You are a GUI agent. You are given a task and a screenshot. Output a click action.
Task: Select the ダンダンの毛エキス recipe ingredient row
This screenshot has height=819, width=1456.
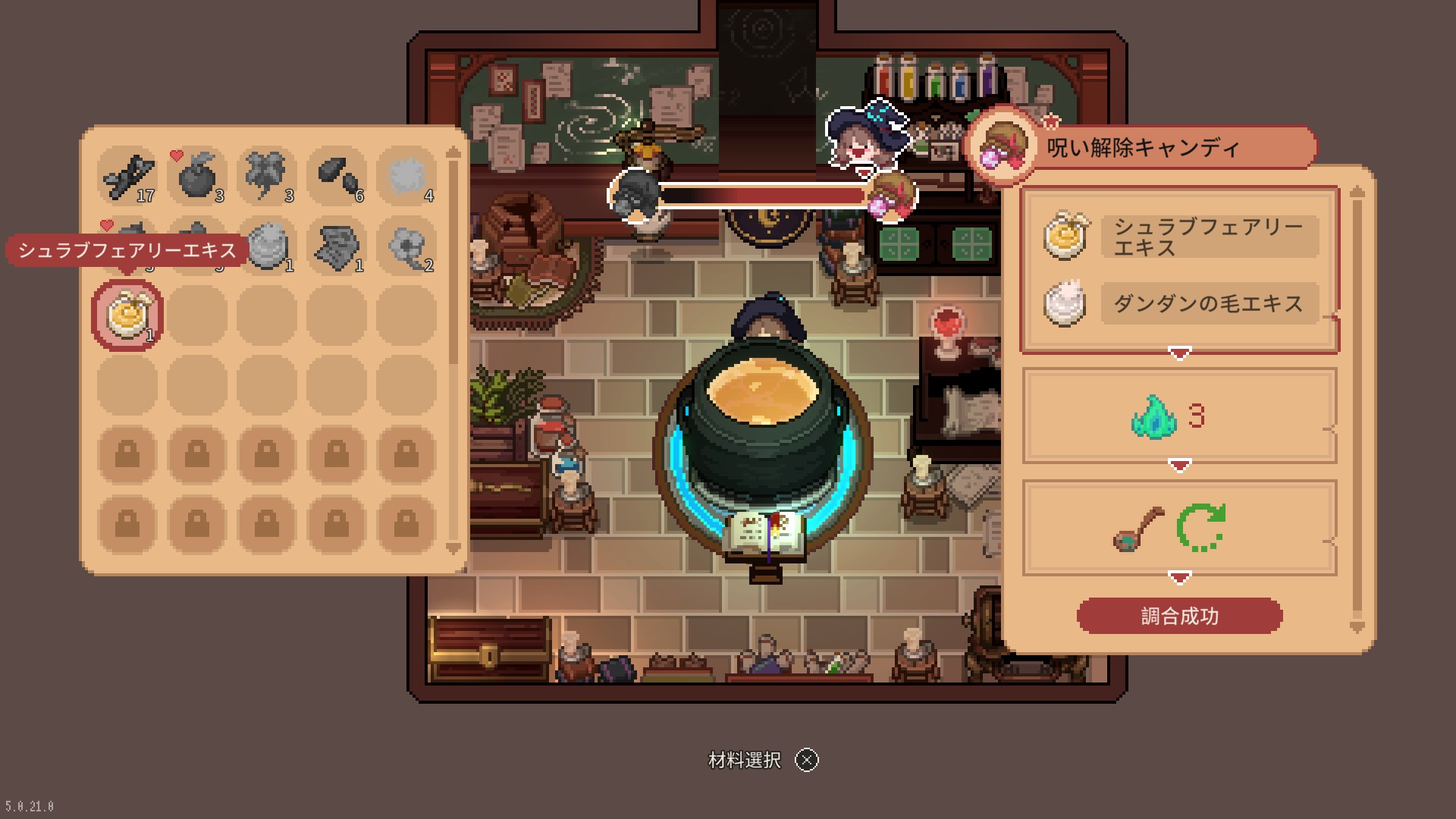tap(1180, 304)
